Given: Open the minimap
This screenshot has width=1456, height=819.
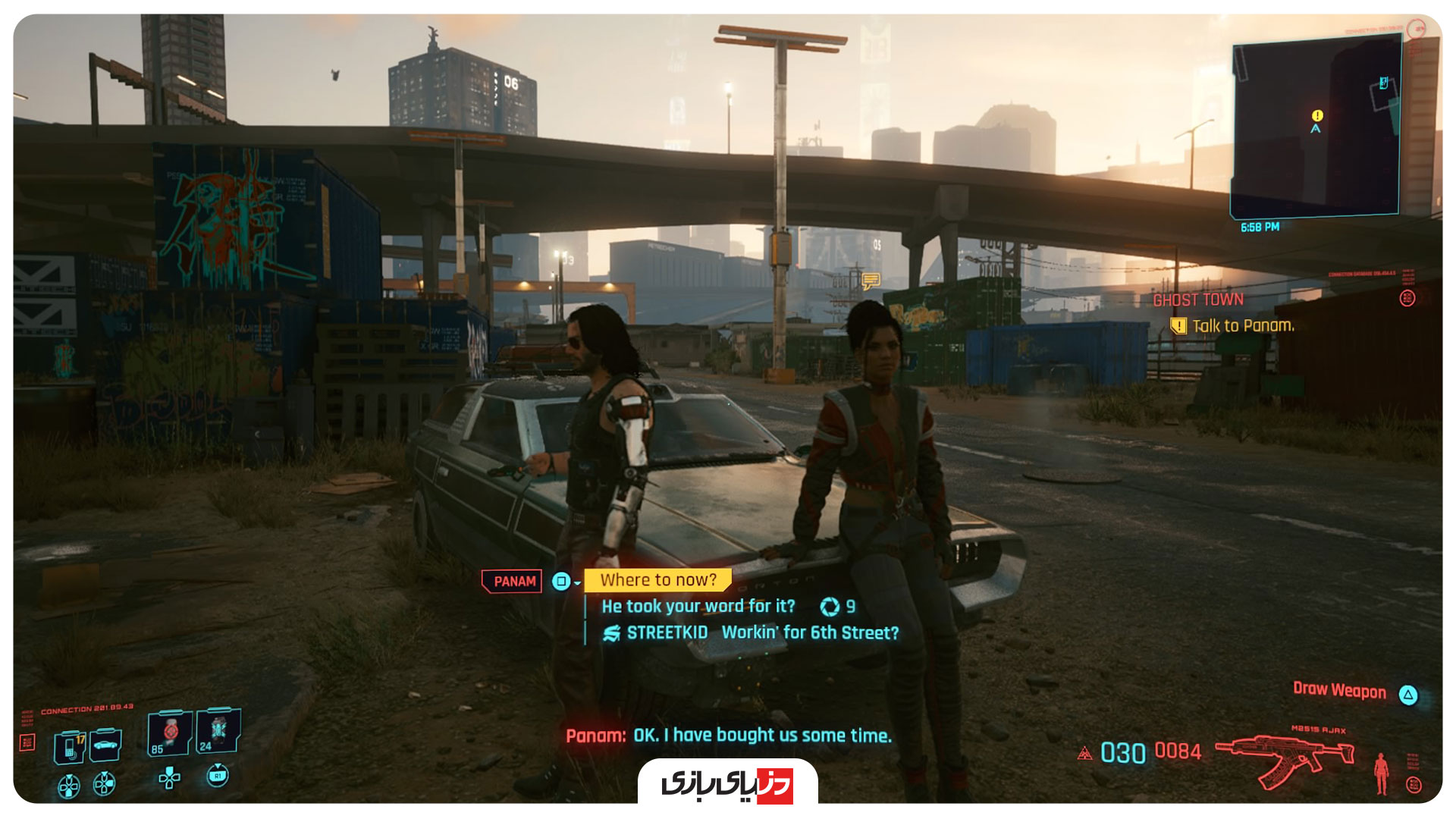Looking at the screenshot, I should tap(1315, 129).
